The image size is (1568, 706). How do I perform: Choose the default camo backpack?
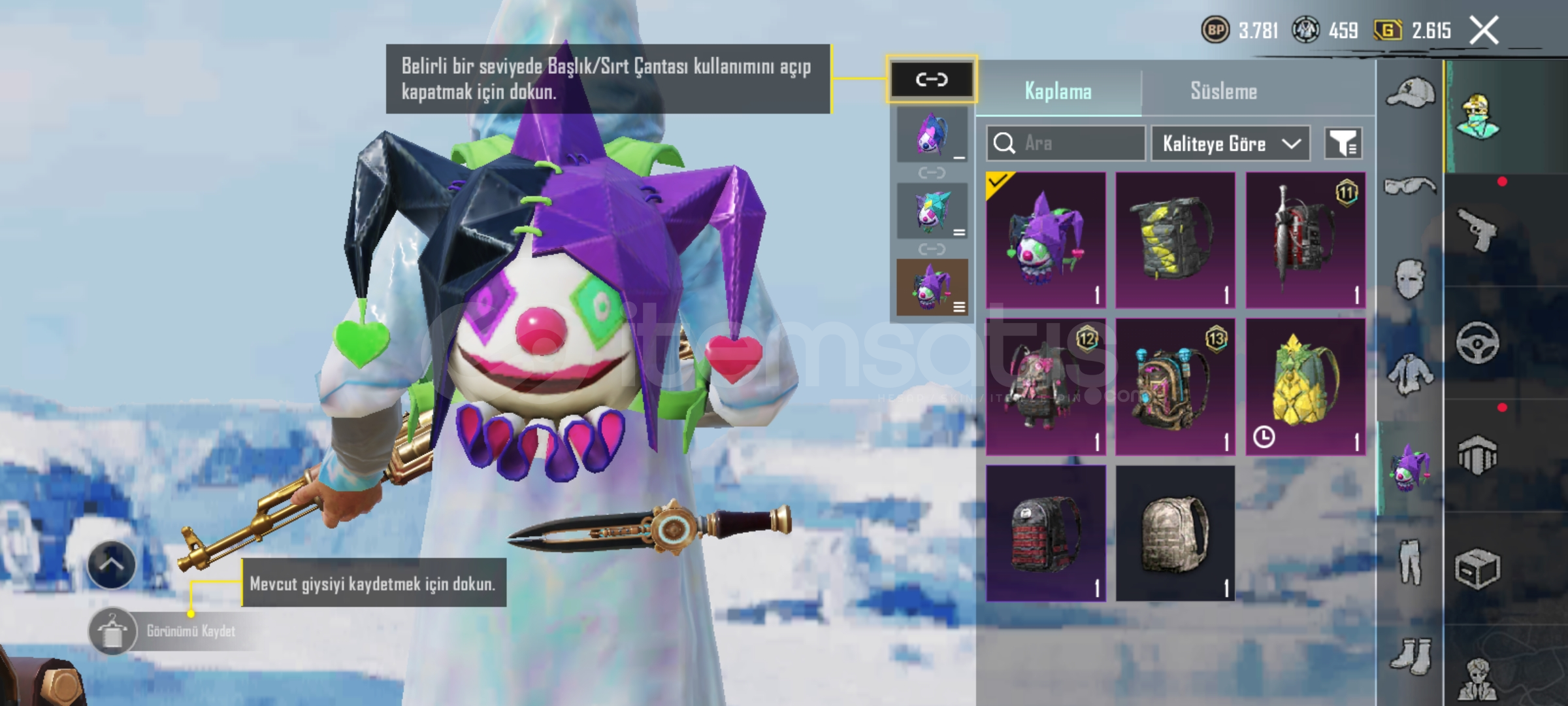pos(1175,533)
